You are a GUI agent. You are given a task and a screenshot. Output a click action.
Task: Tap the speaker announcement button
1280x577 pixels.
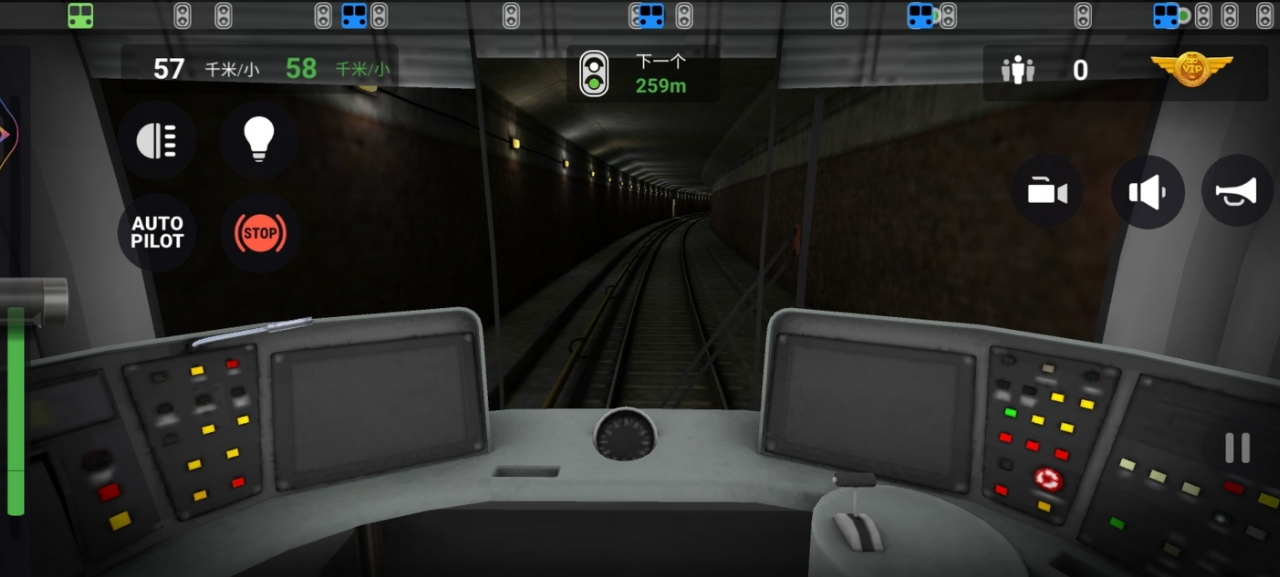1147,191
